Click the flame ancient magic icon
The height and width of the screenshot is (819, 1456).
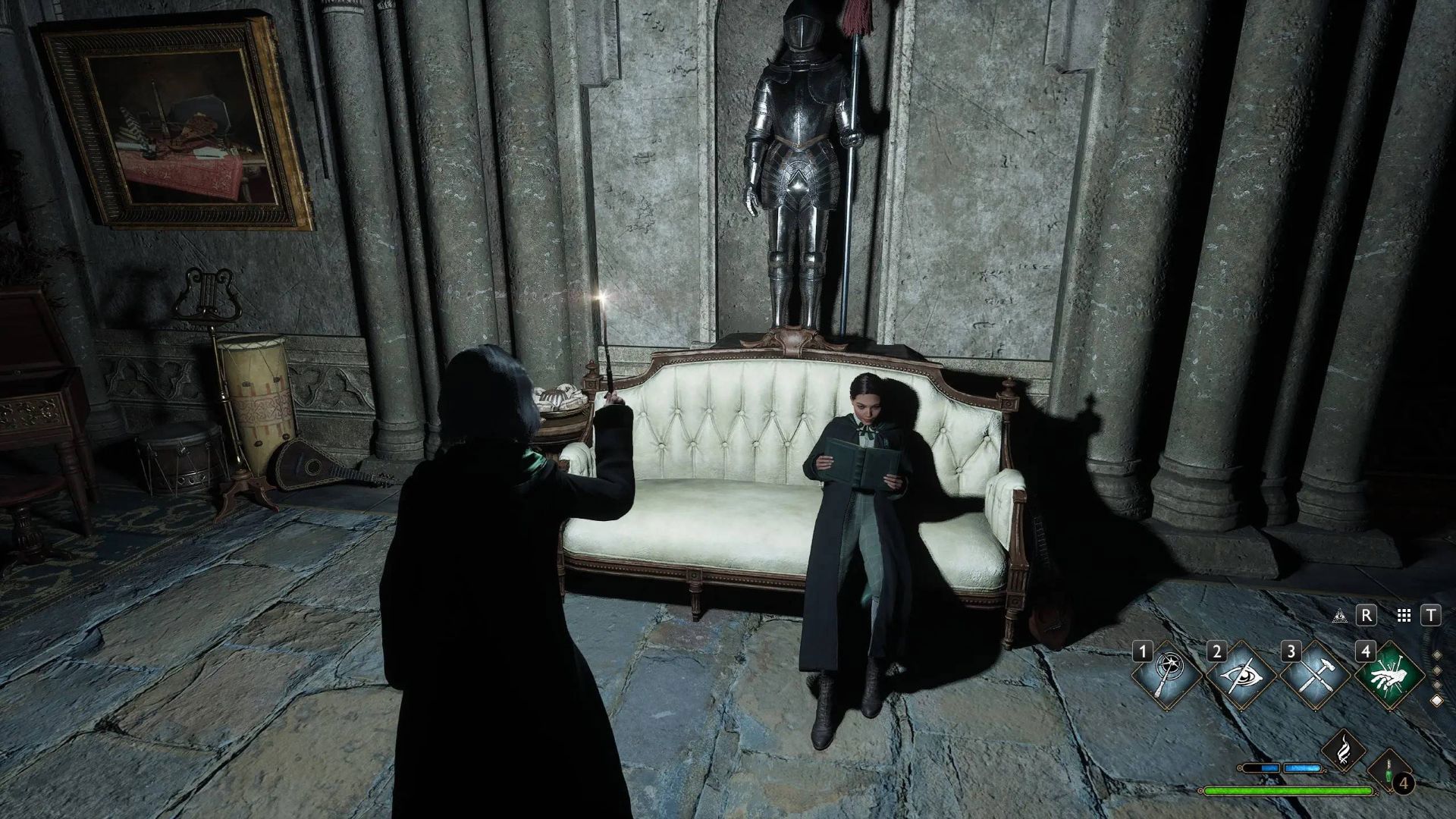coord(1342,750)
